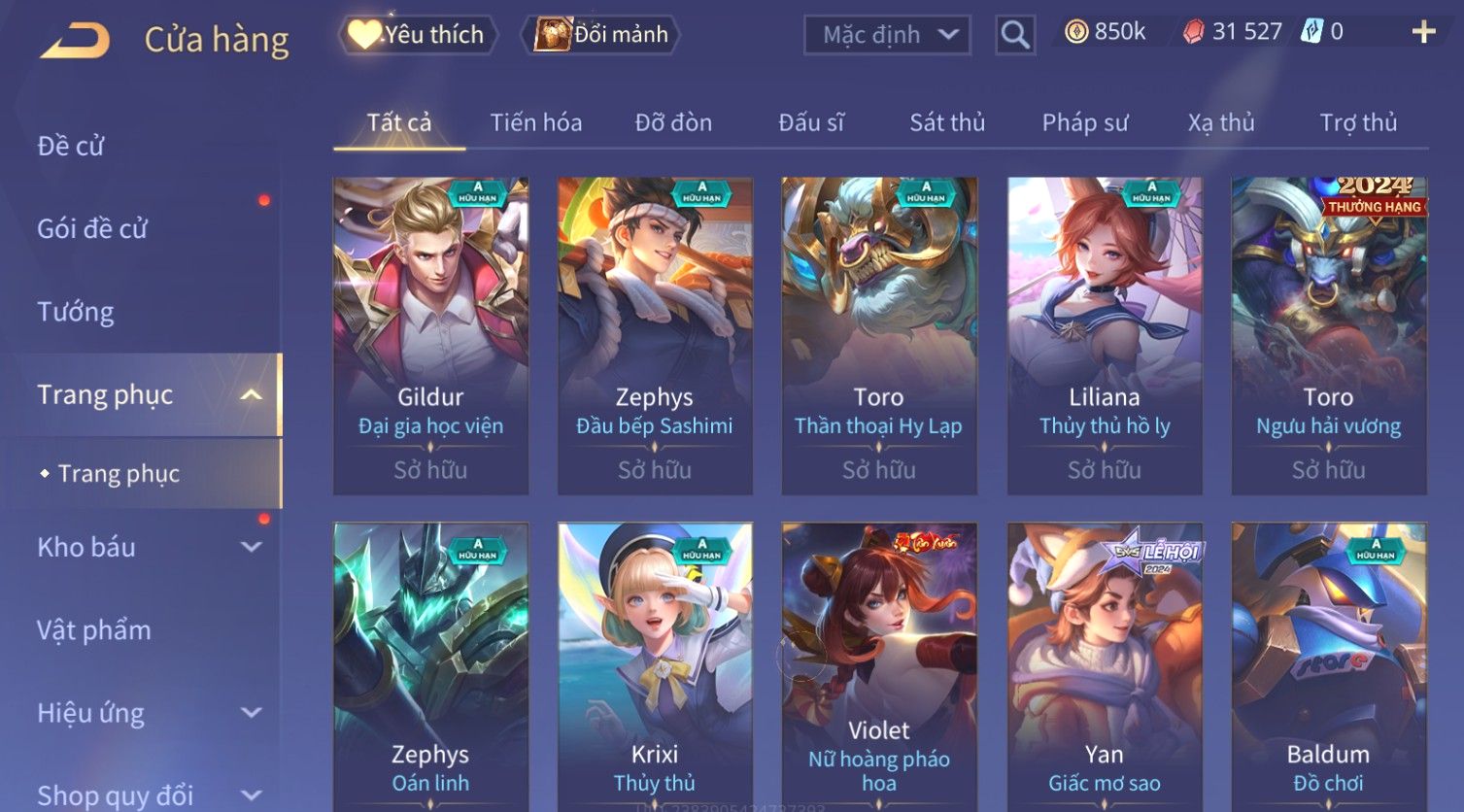Image resolution: width=1464 pixels, height=812 pixels.
Task: Select the Sát thủ category tab
Action: click(946, 122)
